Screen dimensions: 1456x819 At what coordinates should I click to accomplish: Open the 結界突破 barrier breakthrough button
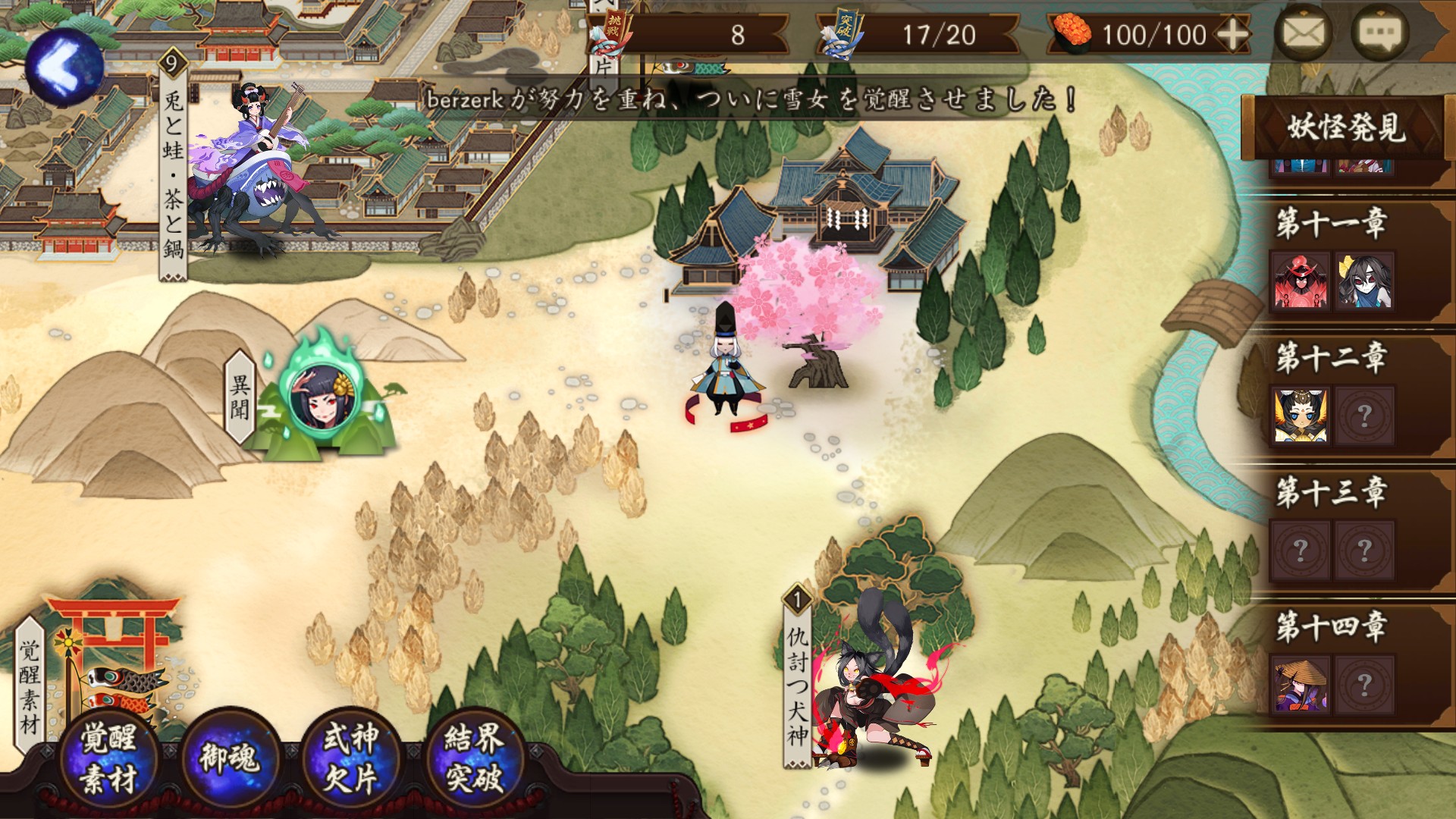474,758
